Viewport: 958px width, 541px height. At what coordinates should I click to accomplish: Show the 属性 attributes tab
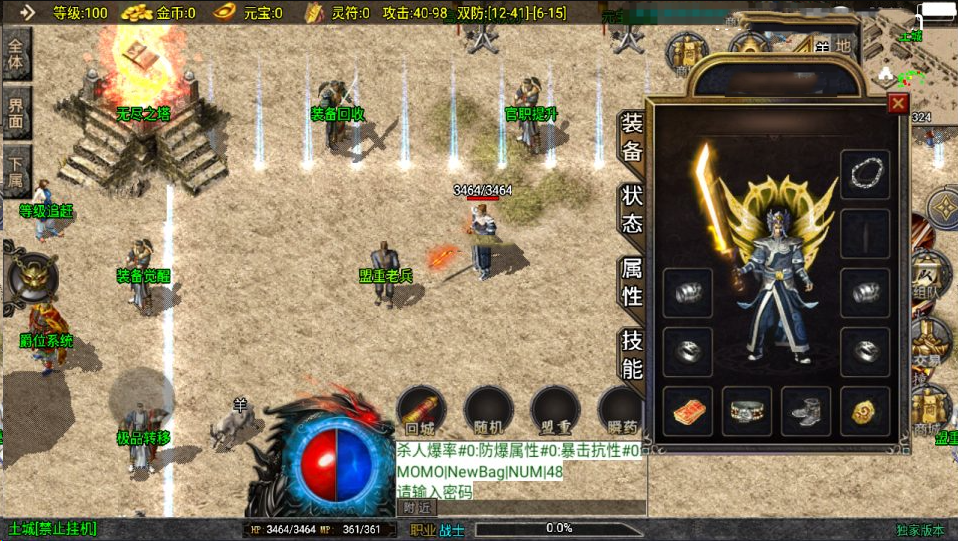(632, 281)
